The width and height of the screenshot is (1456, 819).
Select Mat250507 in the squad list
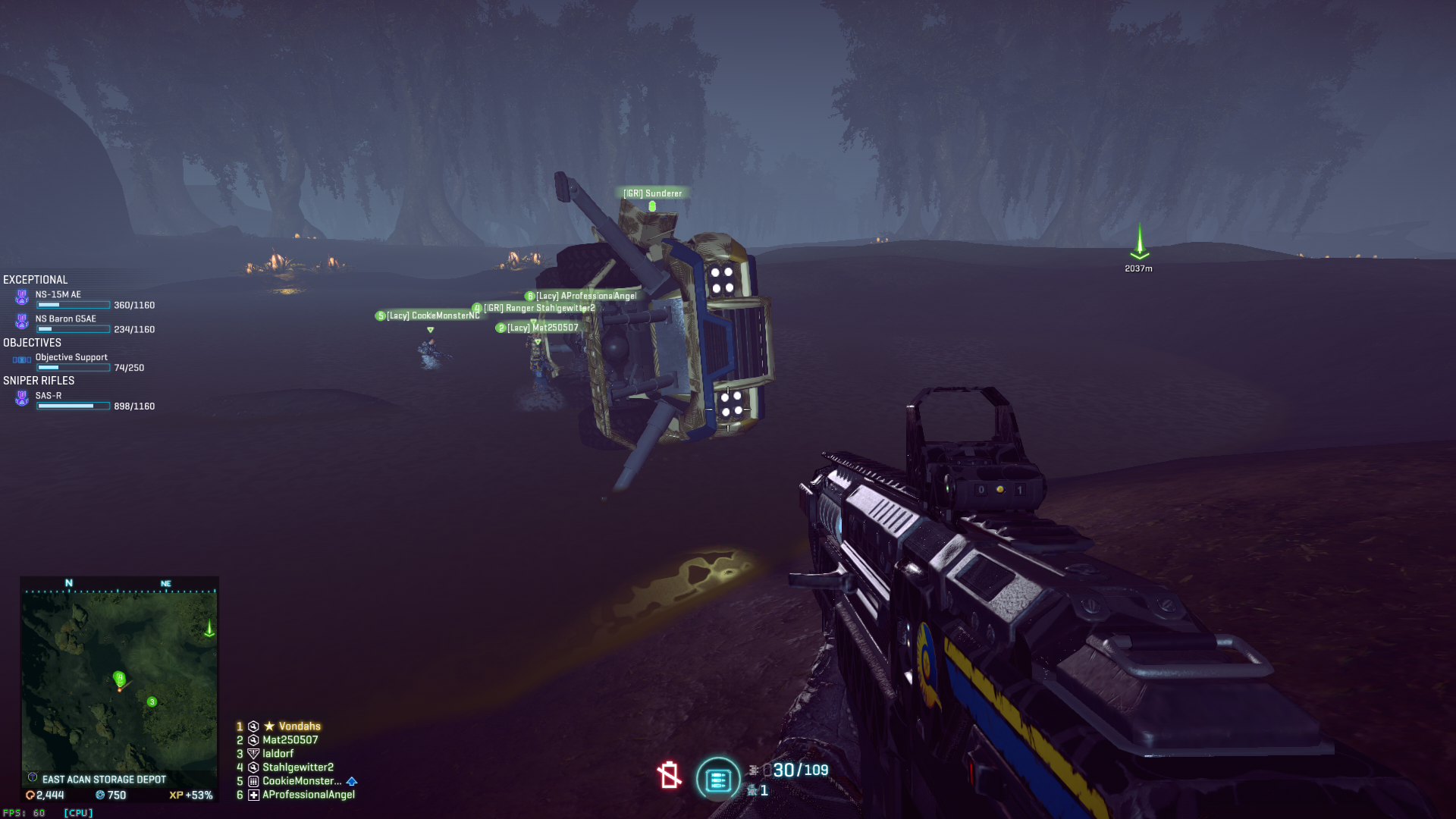click(290, 740)
